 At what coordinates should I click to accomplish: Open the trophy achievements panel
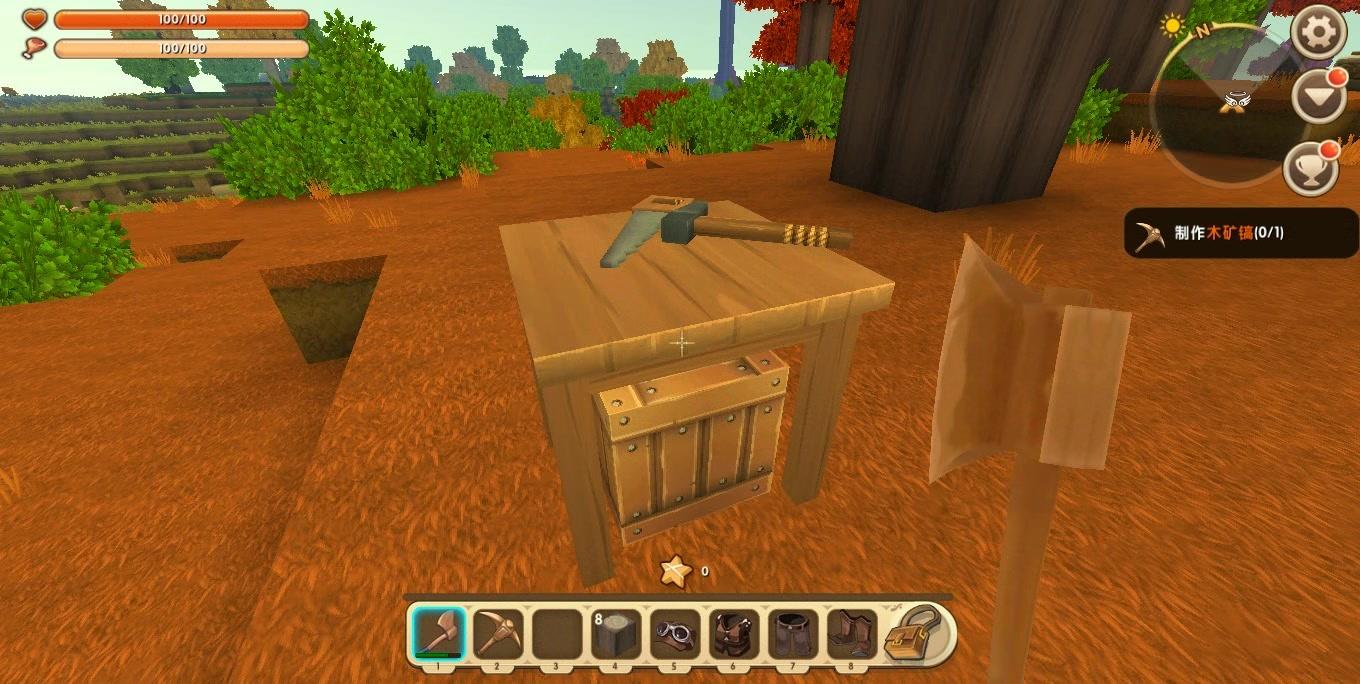click(x=1312, y=169)
